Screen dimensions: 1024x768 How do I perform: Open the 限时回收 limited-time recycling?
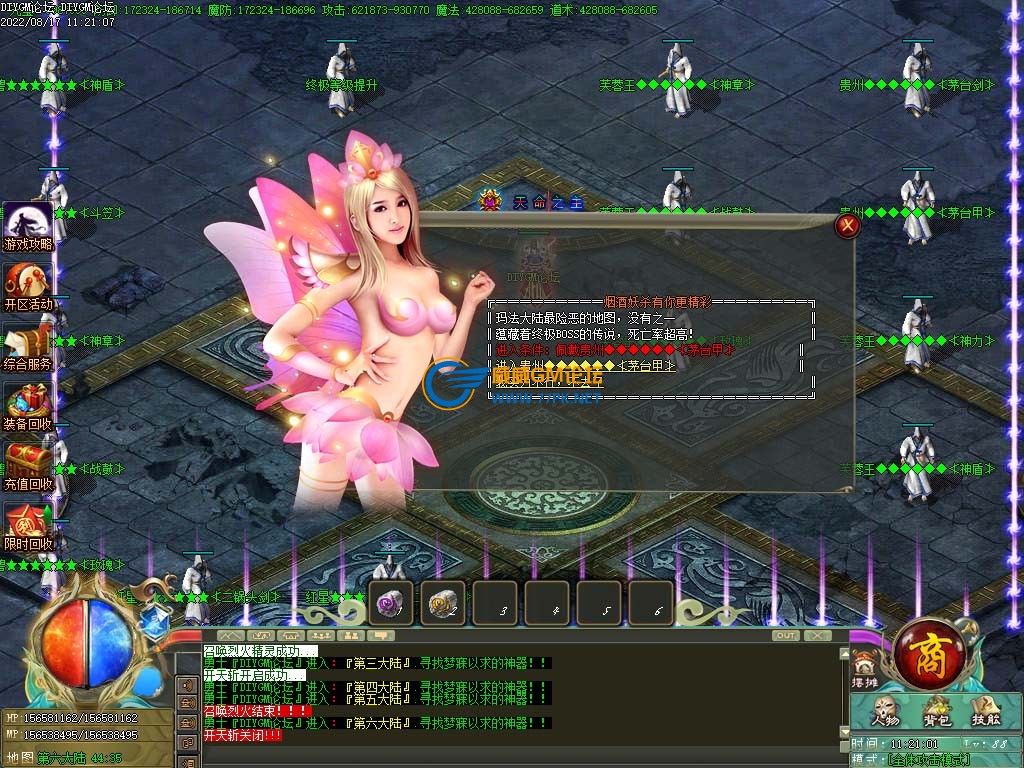(28, 526)
